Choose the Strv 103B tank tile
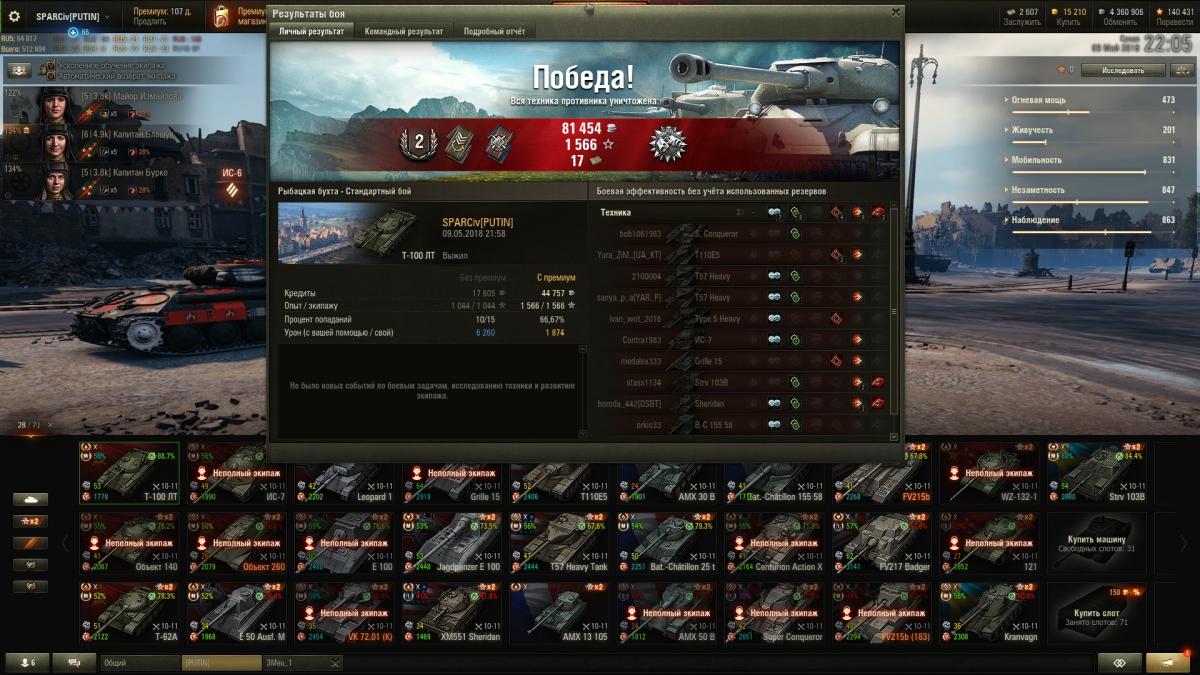 pyautogui.click(x=1097, y=473)
